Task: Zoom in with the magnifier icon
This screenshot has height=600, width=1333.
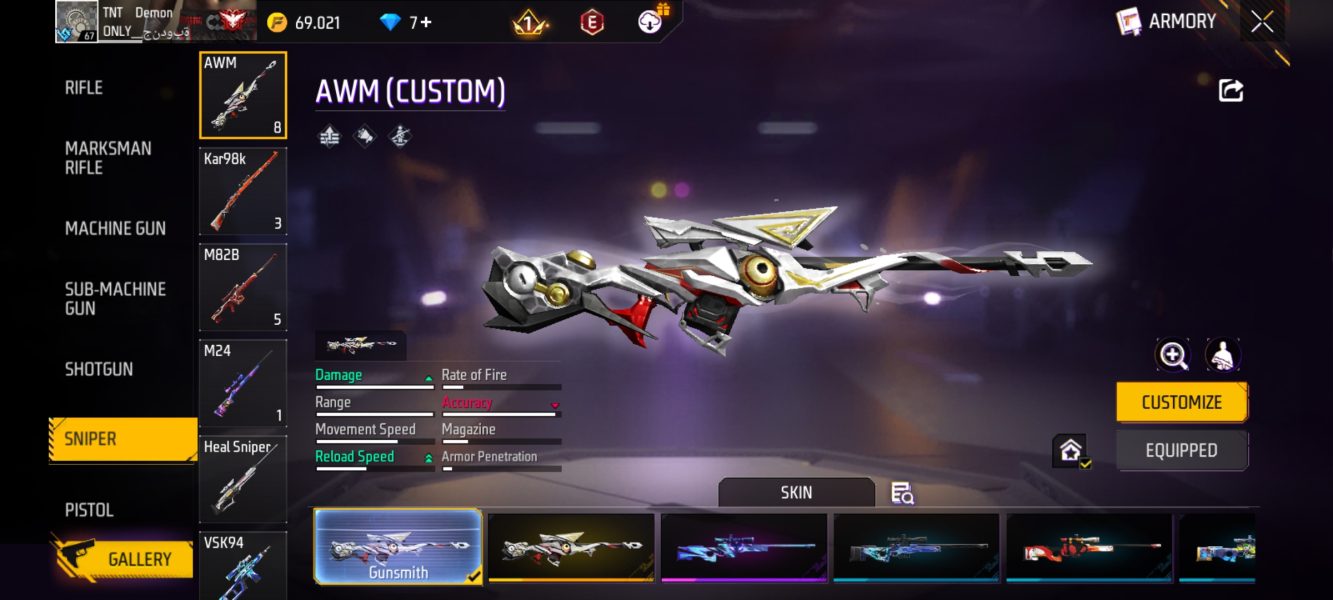Action: [1172, 355]
